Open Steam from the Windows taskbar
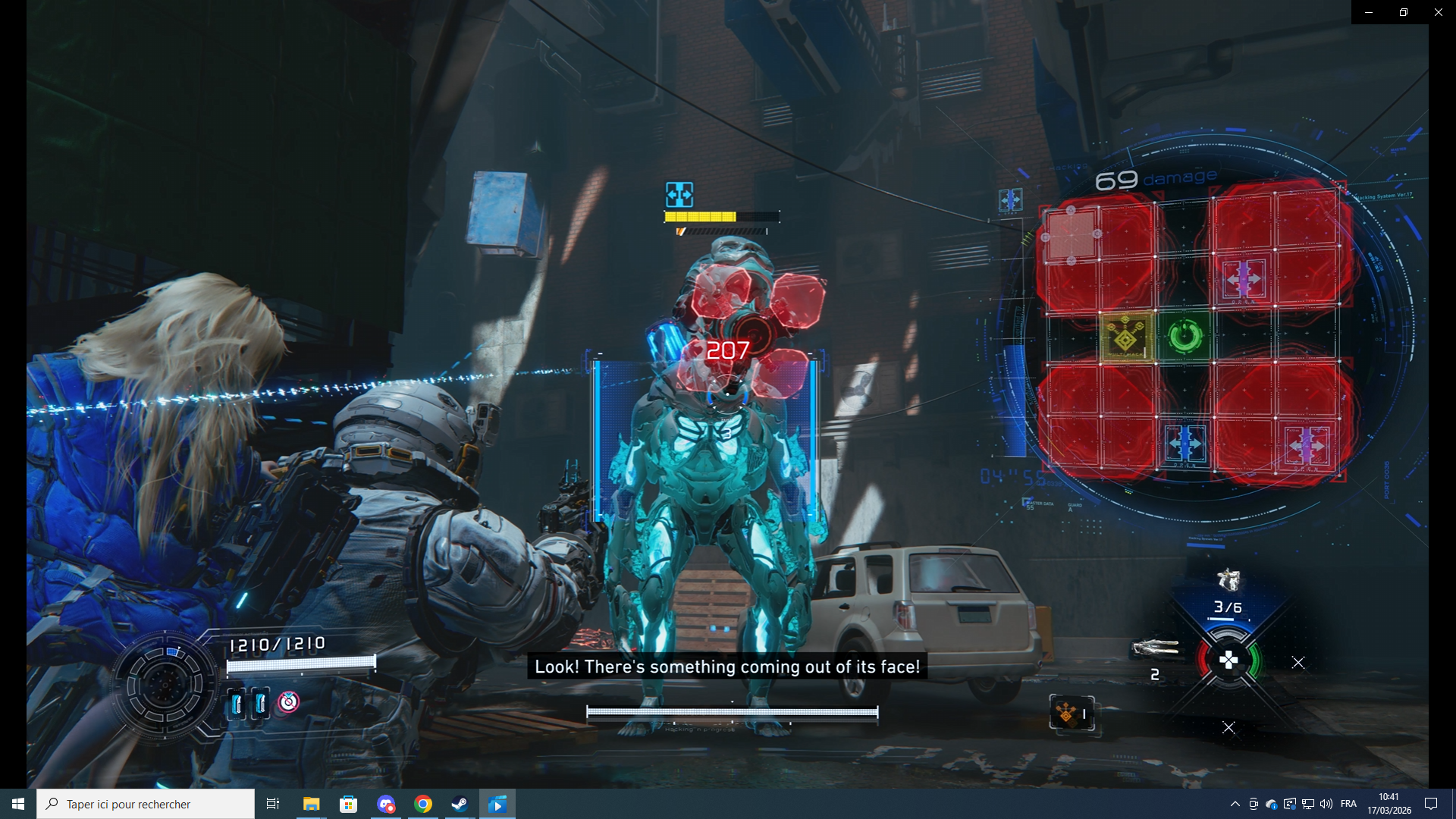 pos(460,804)
